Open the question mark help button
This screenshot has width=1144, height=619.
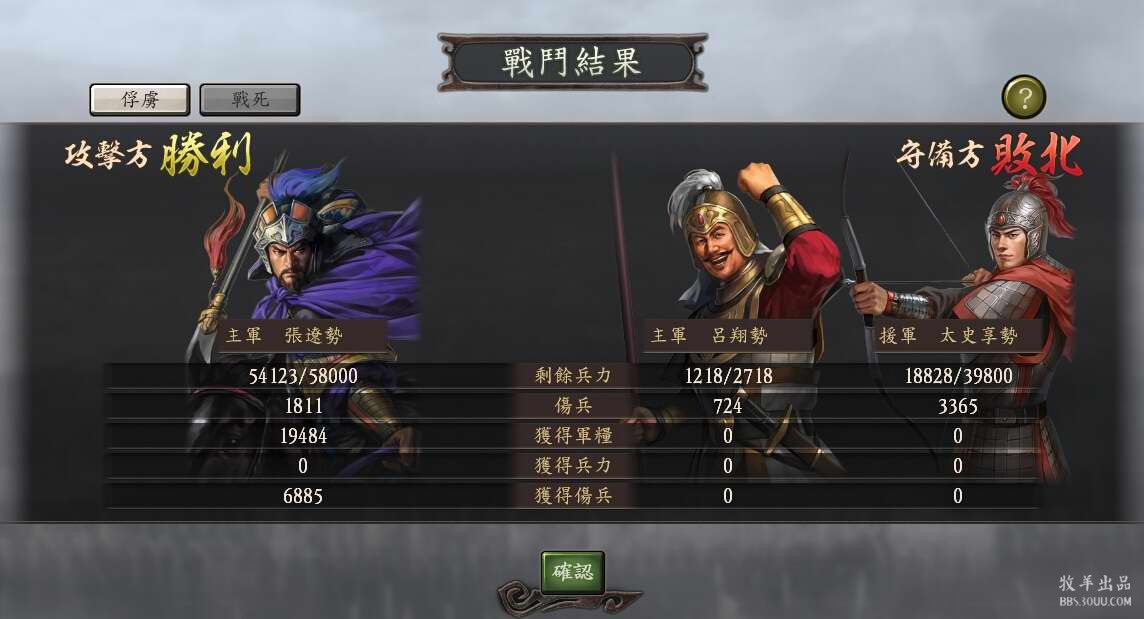click(x=1023, y=97)
